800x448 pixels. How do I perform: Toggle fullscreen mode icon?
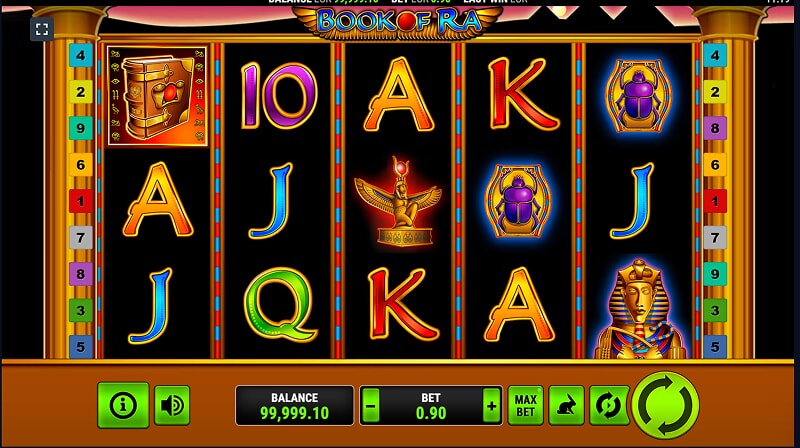pyautogui.click(x=41, y=29)
